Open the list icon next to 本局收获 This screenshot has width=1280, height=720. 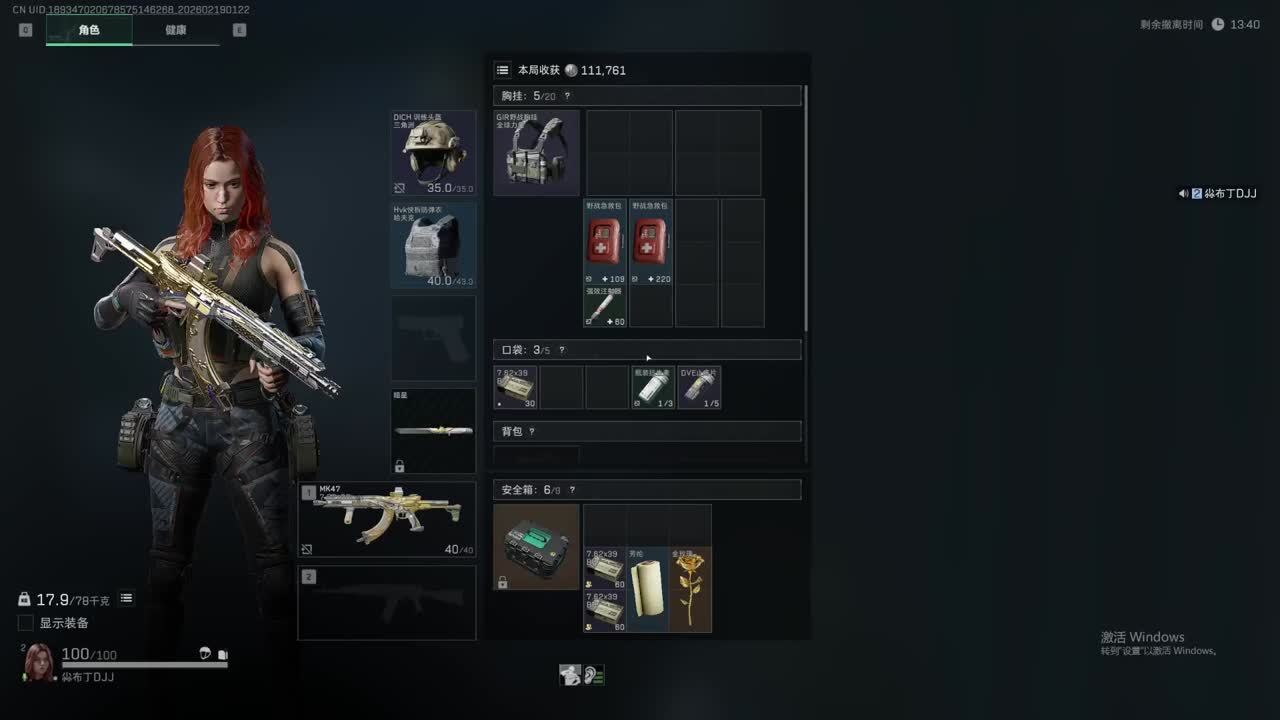click(x=503, y=70)
